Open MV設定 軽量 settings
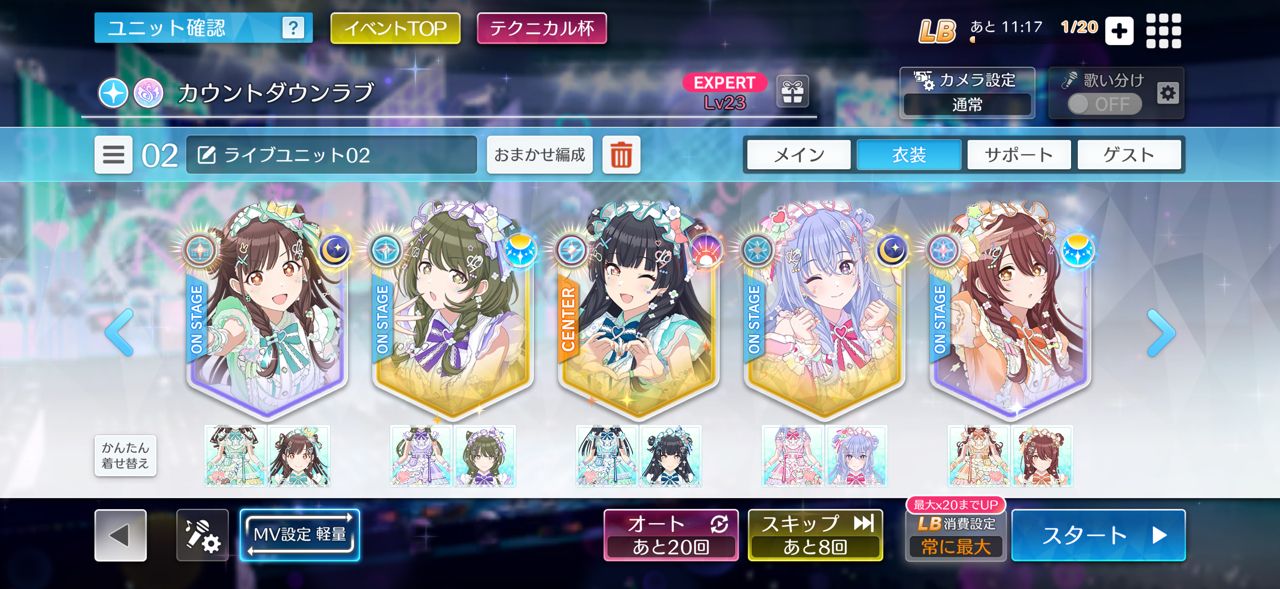Image resolution: width=1280 pixels, height=589 pixels. tap(299, 535)
